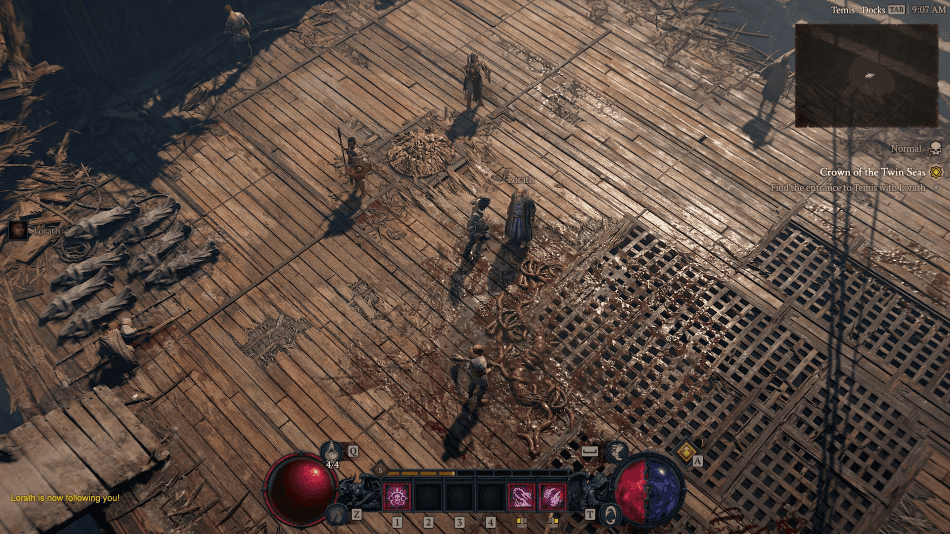Open the golden diamond notification icon

pyautogui.click(x=686, y=452)
